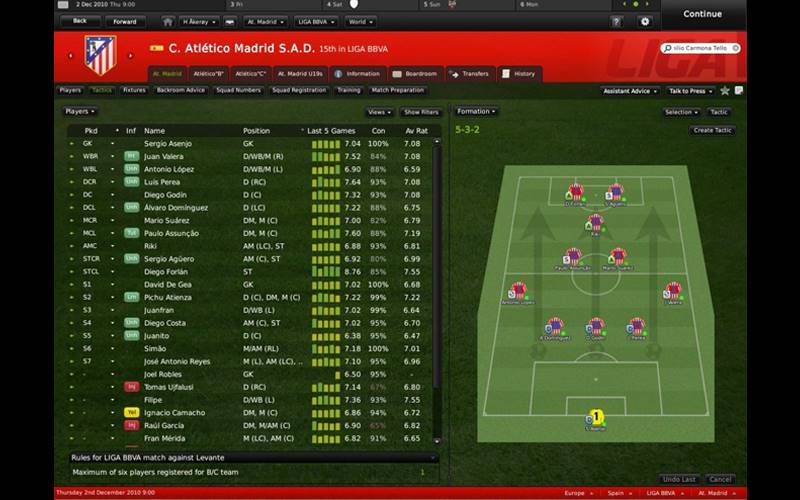Switch to Match Preparation
The image size is (800, 500).
396,90
